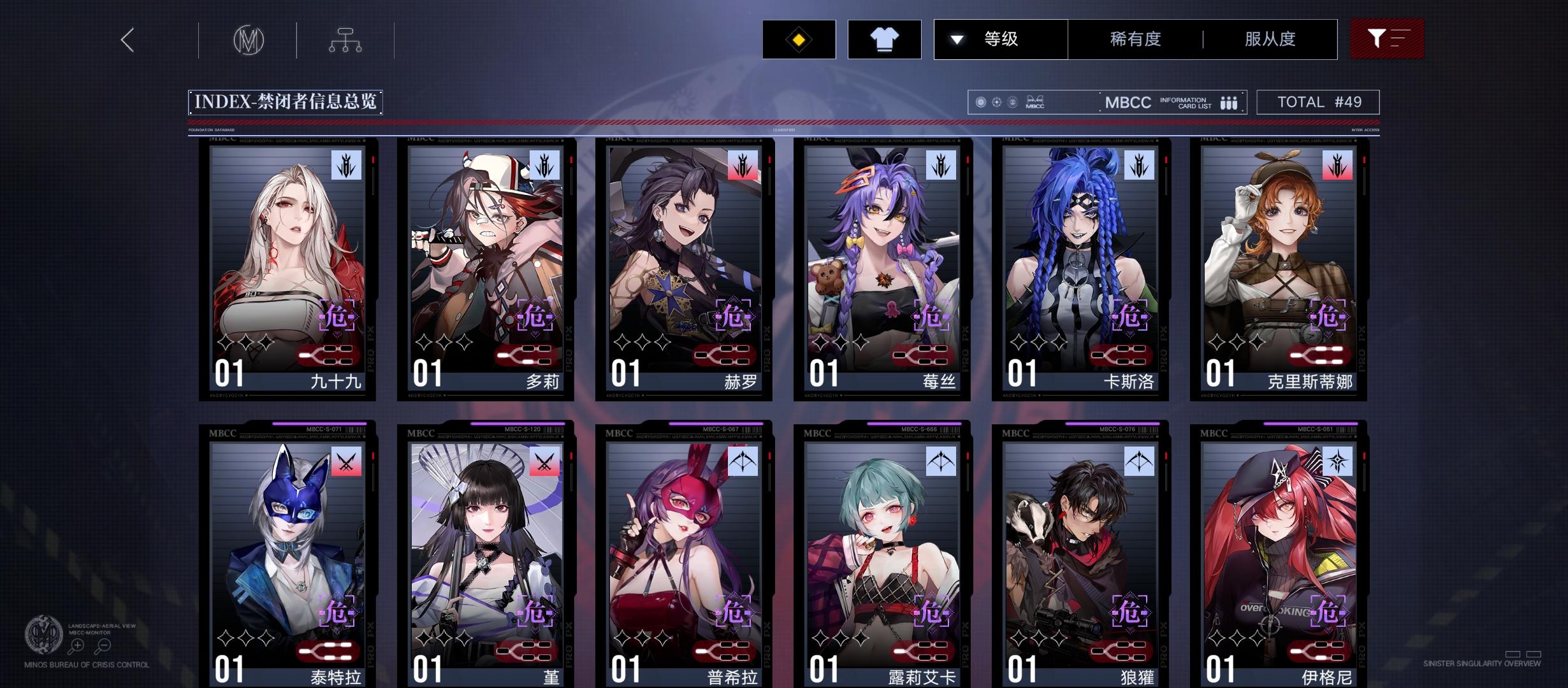Screen dimensions: 1568x688
Task: Switch to the 服从度 sorting tab
Action: 1270,39
